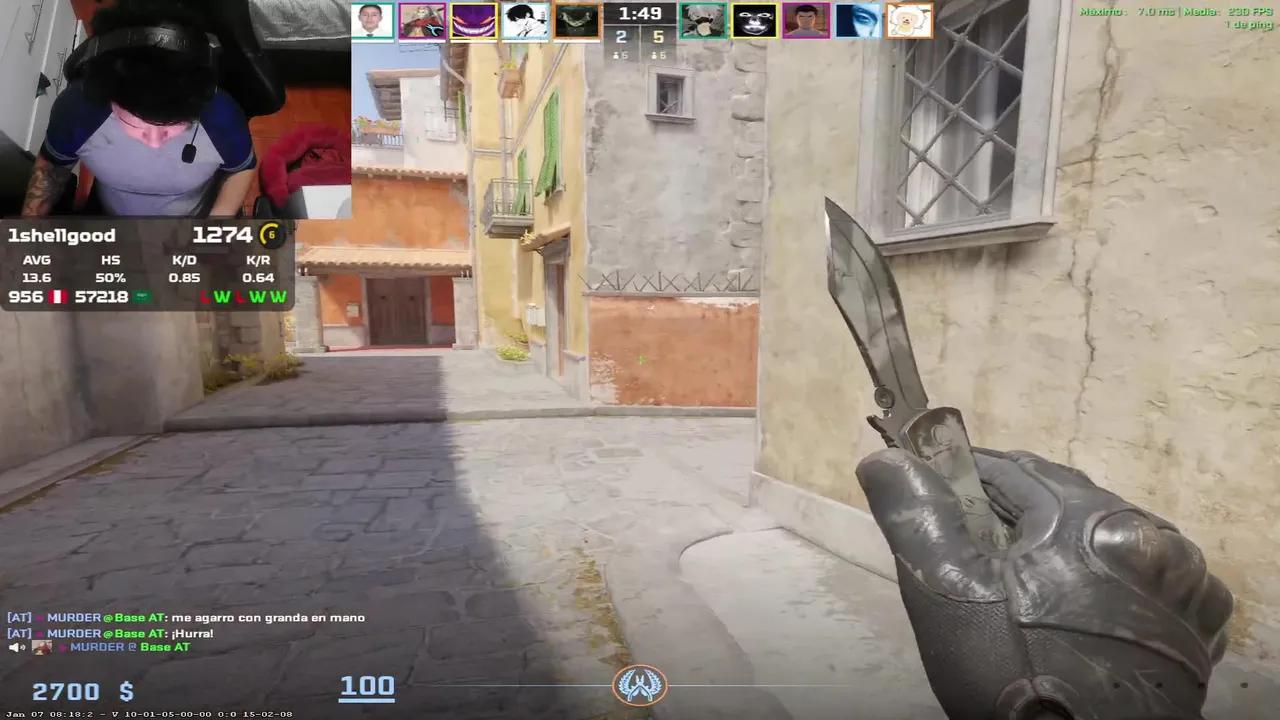The height and width of the screenshot is (720, 1280).
Task: Click the CT team score showing 2
Action: pyautogui.click(x=620, y=36)
